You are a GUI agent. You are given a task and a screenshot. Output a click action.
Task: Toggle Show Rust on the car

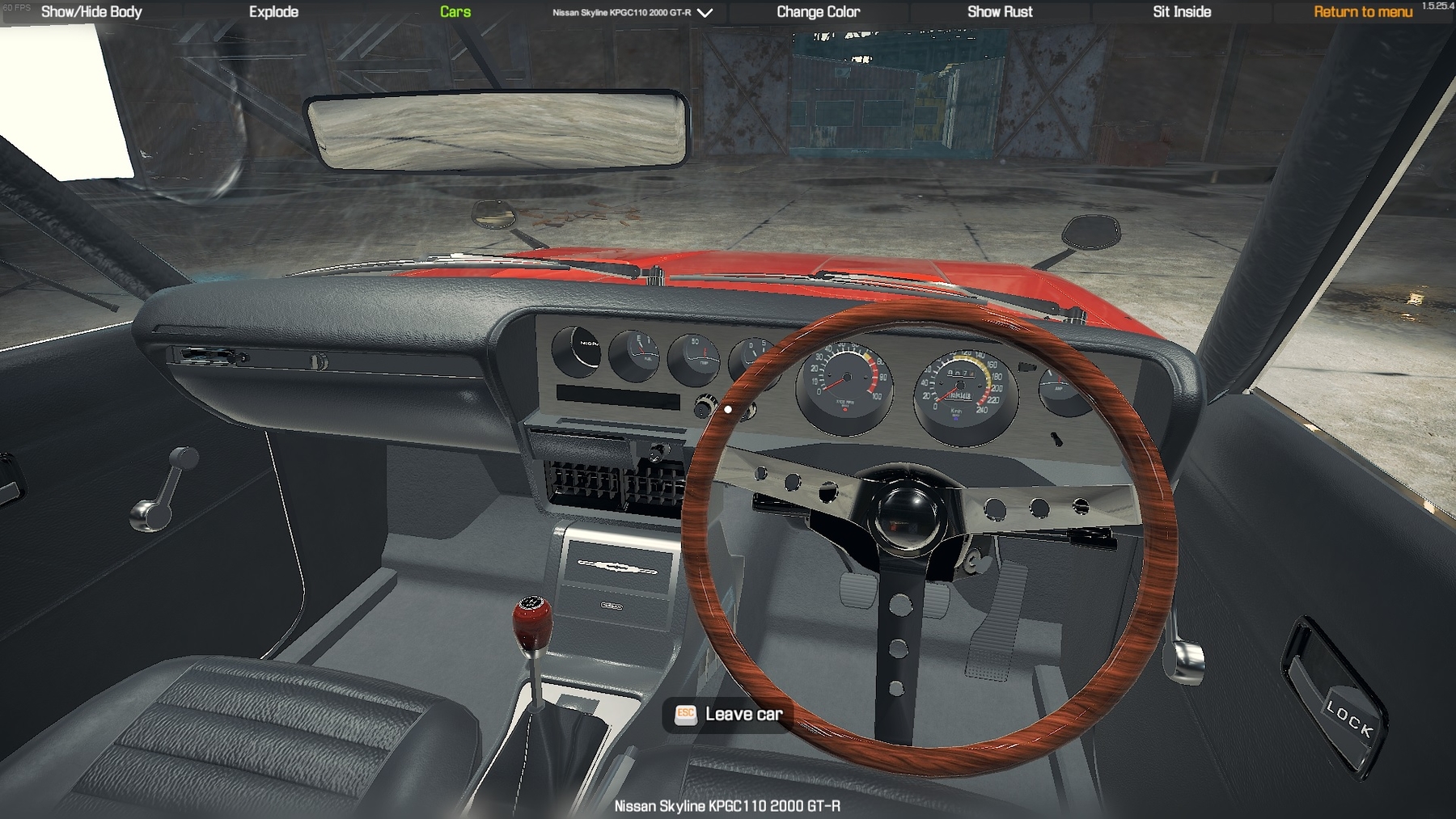1000,12
